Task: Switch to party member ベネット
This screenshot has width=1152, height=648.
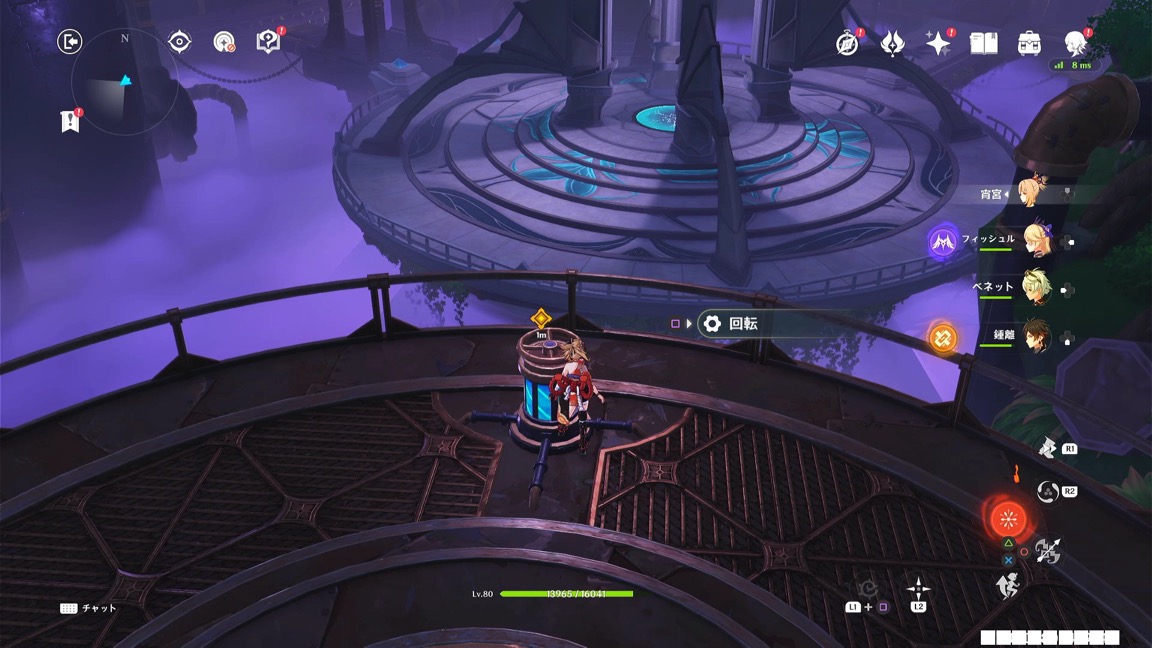Action: point(1036,288)
